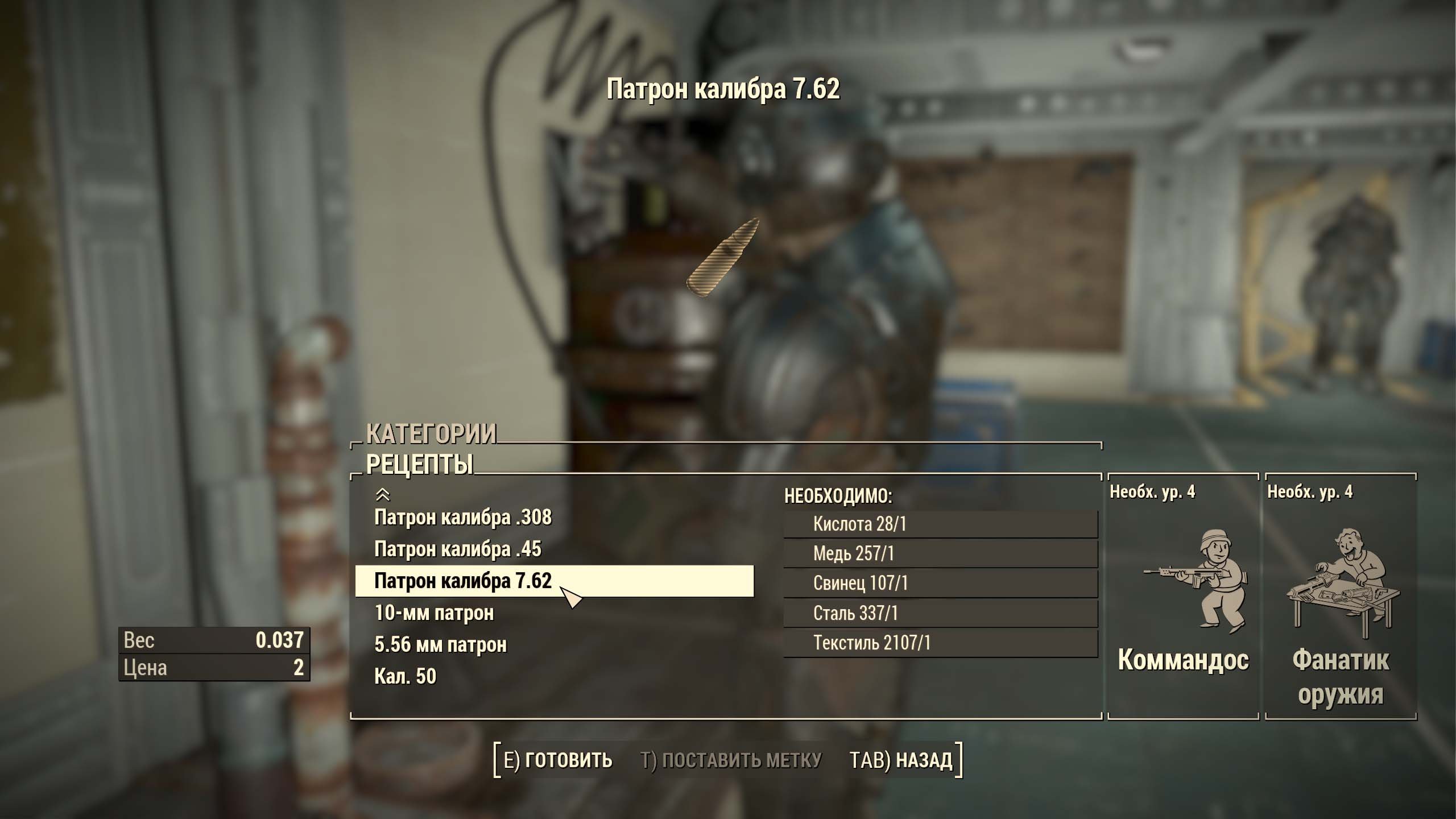Go back with the Назад button
The height and width of the screenshot is (819, 1456).
(901, 760)
